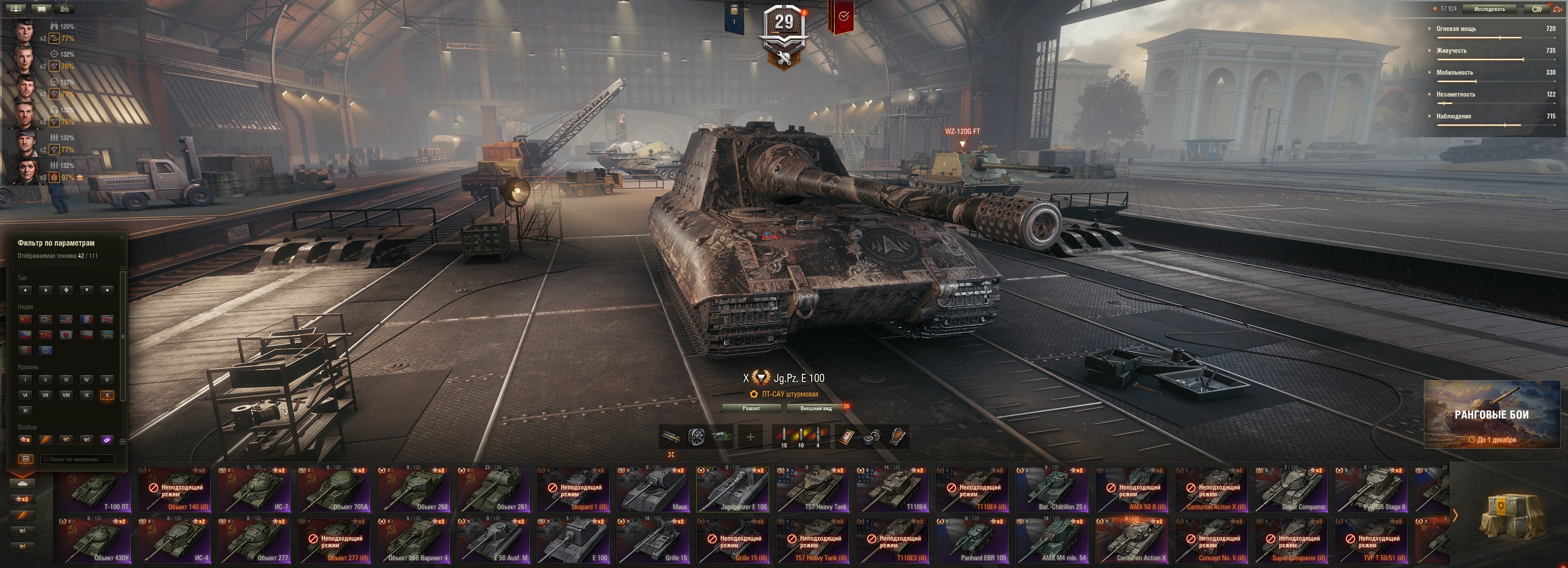
Task: Open the Ранговые бои (Ranked Battles) banner
Action: 1491,414
